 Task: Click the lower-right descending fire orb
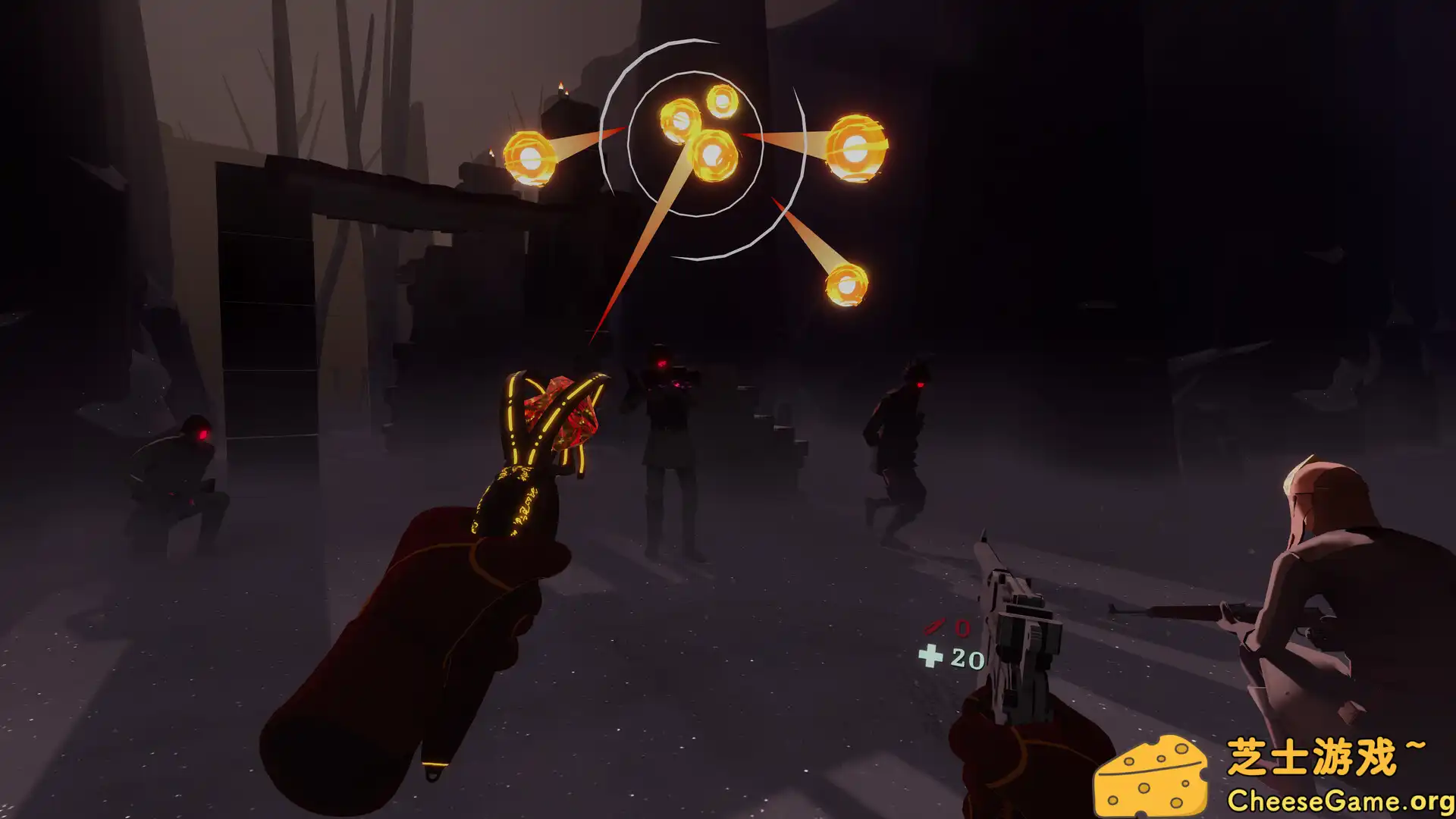846,284
